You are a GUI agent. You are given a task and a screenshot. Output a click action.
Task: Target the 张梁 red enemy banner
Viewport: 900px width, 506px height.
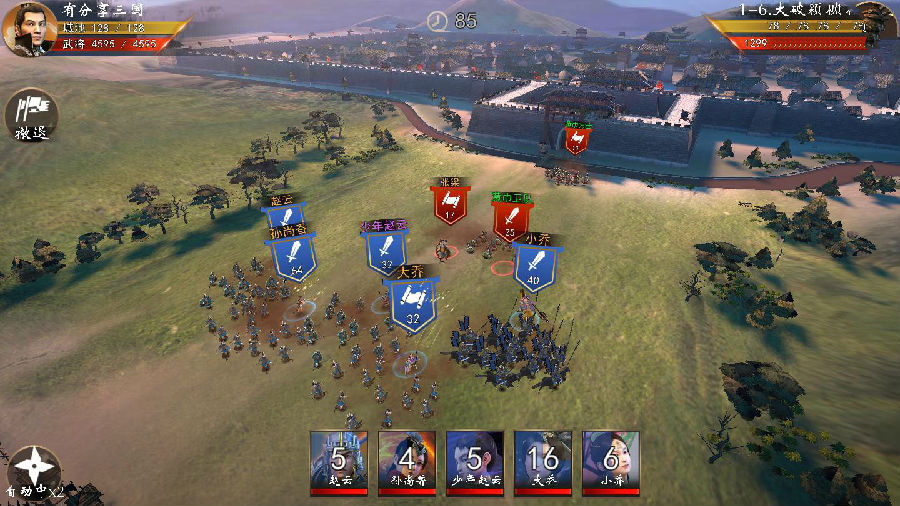(x=450, y=204)
